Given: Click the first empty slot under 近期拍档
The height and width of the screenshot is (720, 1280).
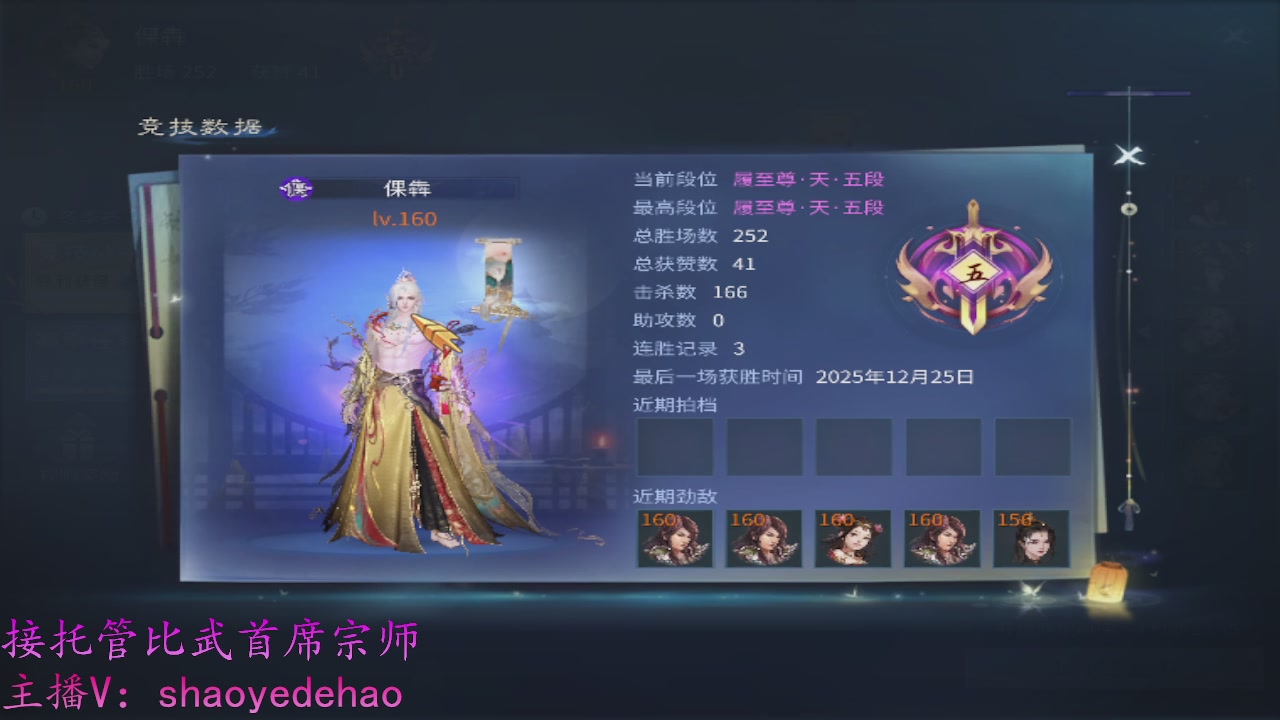Looking at the screenshot, I should (x=674, y=446).
